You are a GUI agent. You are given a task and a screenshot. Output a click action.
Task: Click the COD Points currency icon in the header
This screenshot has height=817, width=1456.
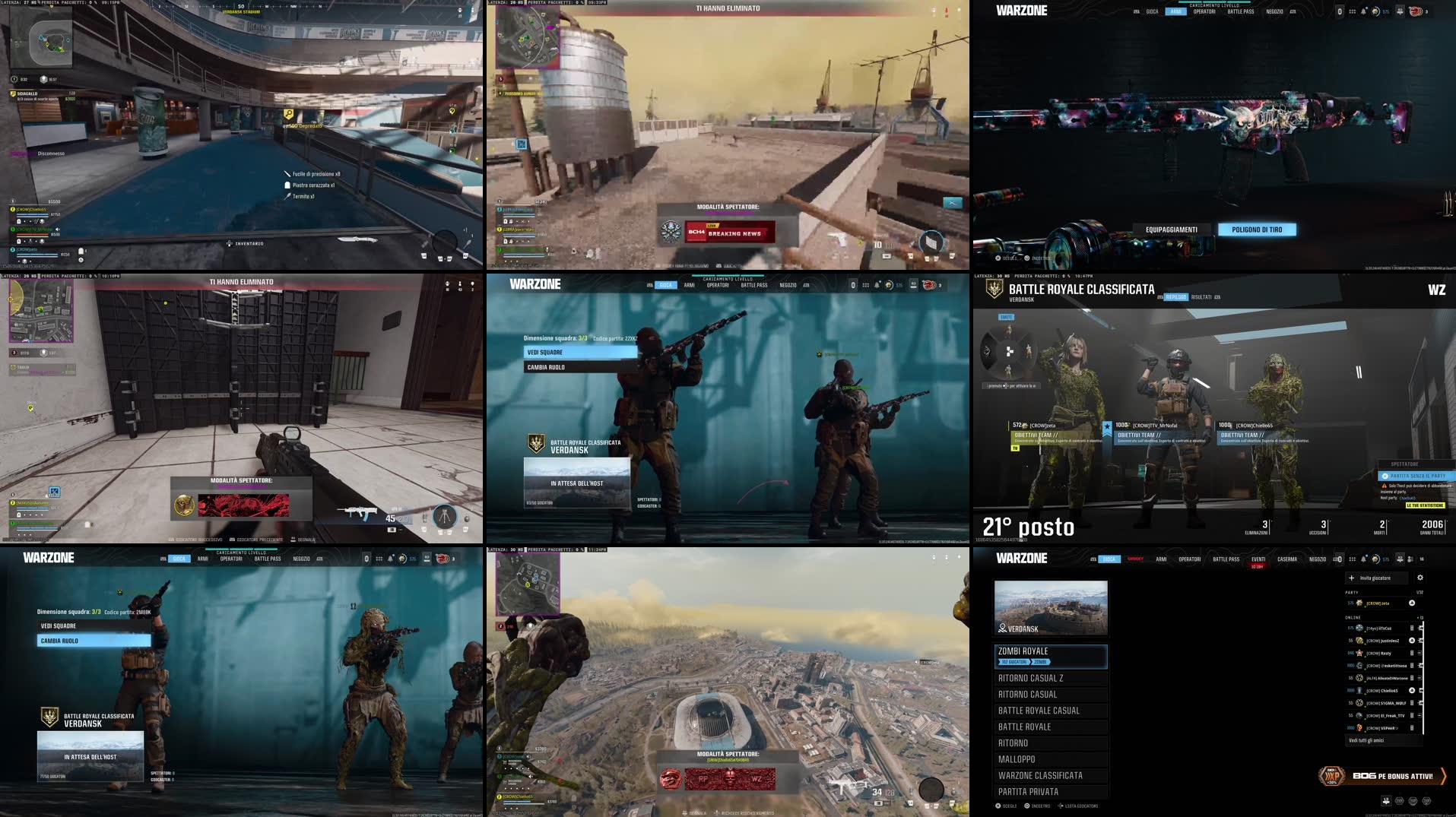click(x=1376, y=559)
